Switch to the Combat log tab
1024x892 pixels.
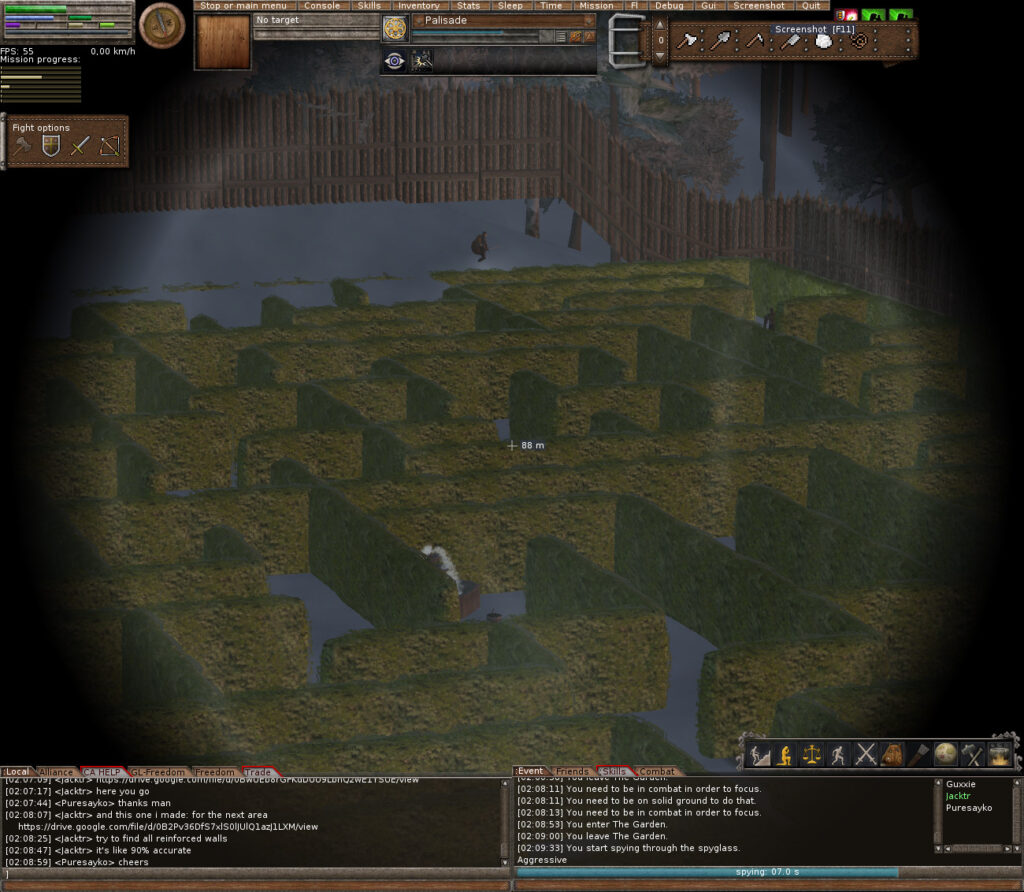point(656,772)
